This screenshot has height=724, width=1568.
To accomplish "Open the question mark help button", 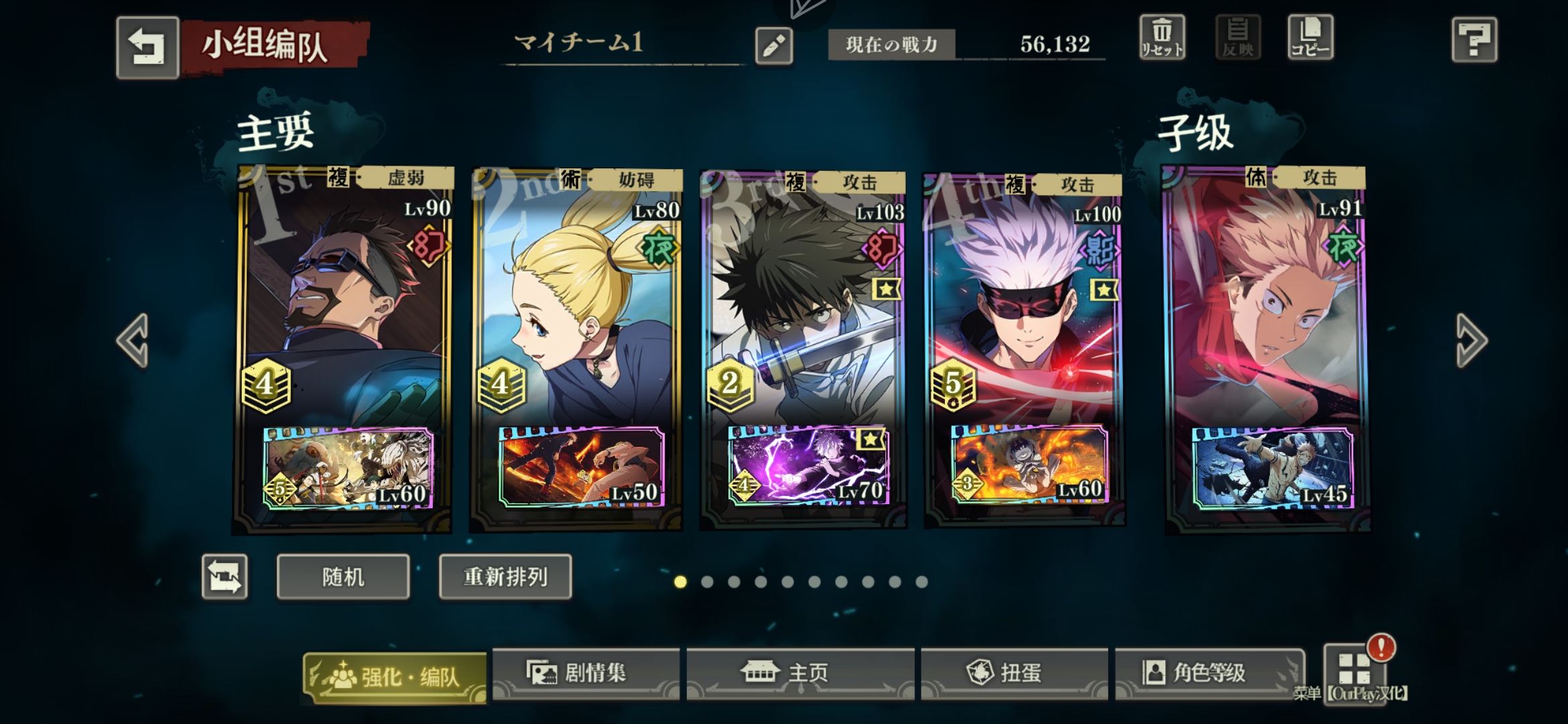I will (x=1474, y=40).
